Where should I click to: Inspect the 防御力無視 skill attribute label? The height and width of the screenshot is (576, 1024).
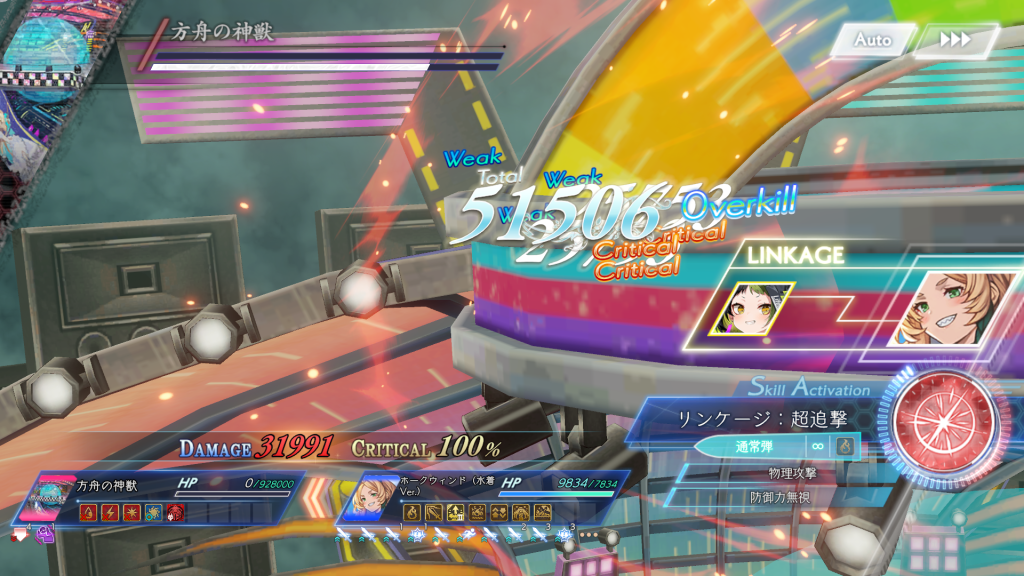pyautogui.click(x=779, y=496)
